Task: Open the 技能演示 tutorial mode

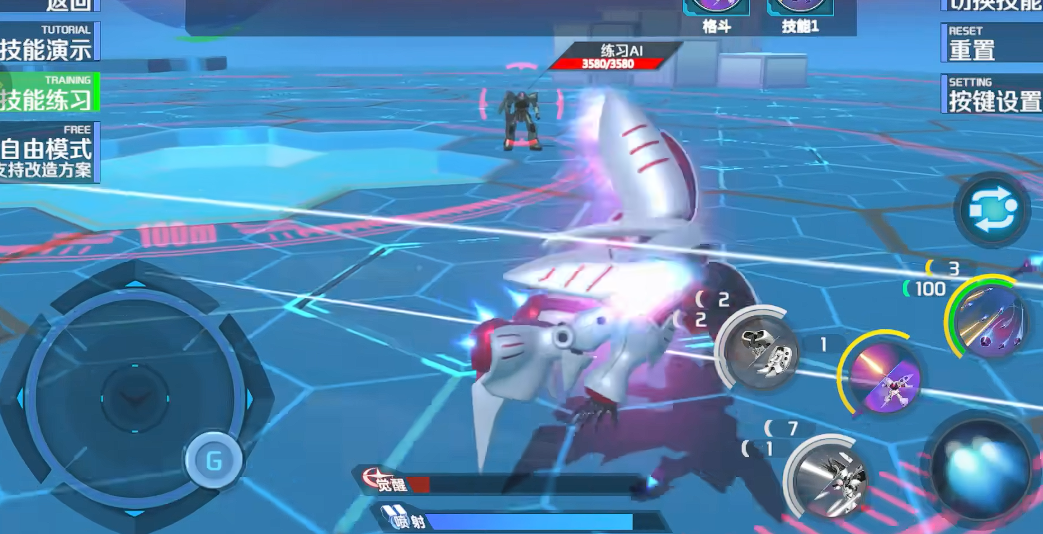Action: pos(47,43)
